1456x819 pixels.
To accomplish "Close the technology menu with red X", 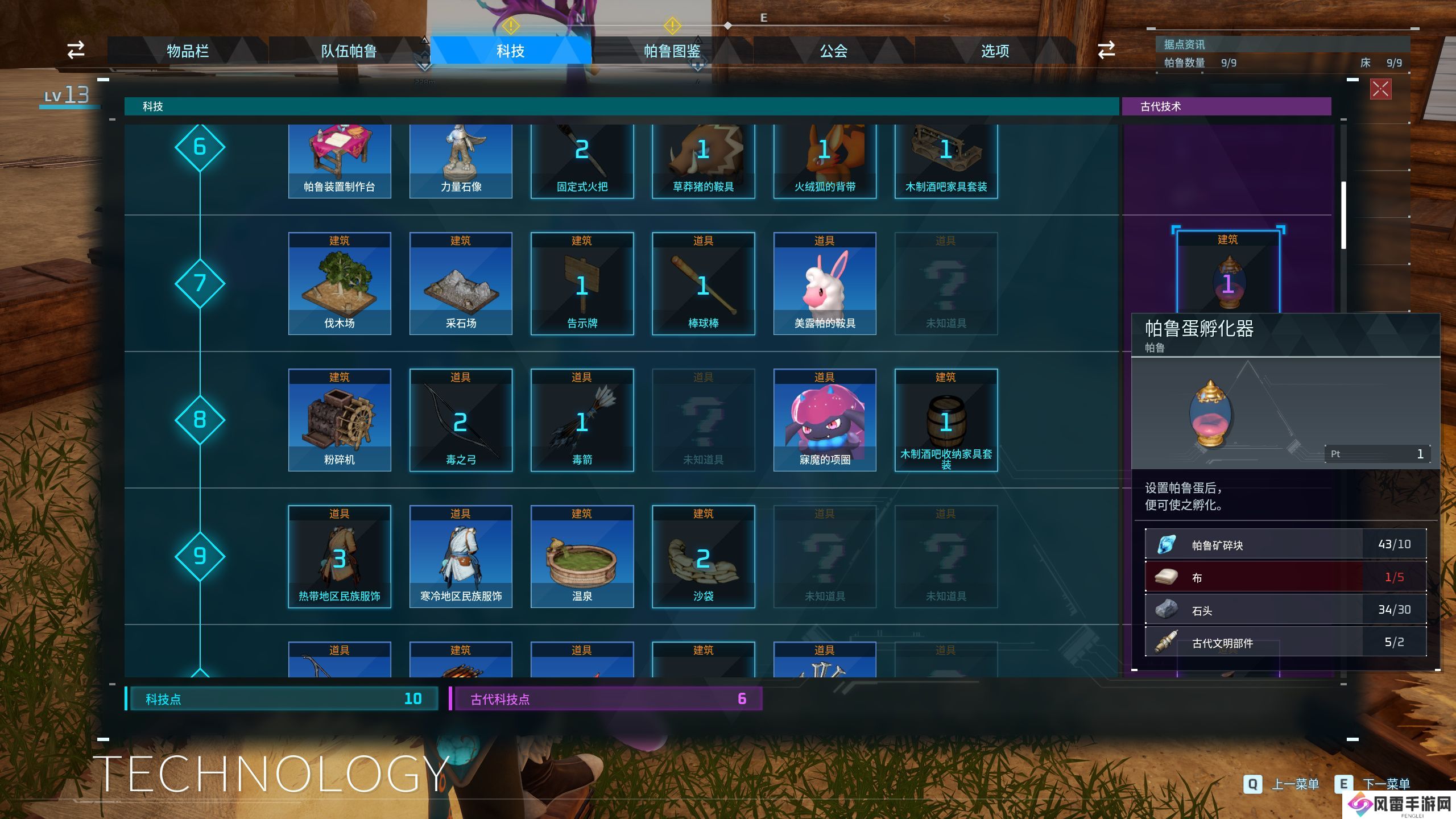I will tap(1381, 89).
